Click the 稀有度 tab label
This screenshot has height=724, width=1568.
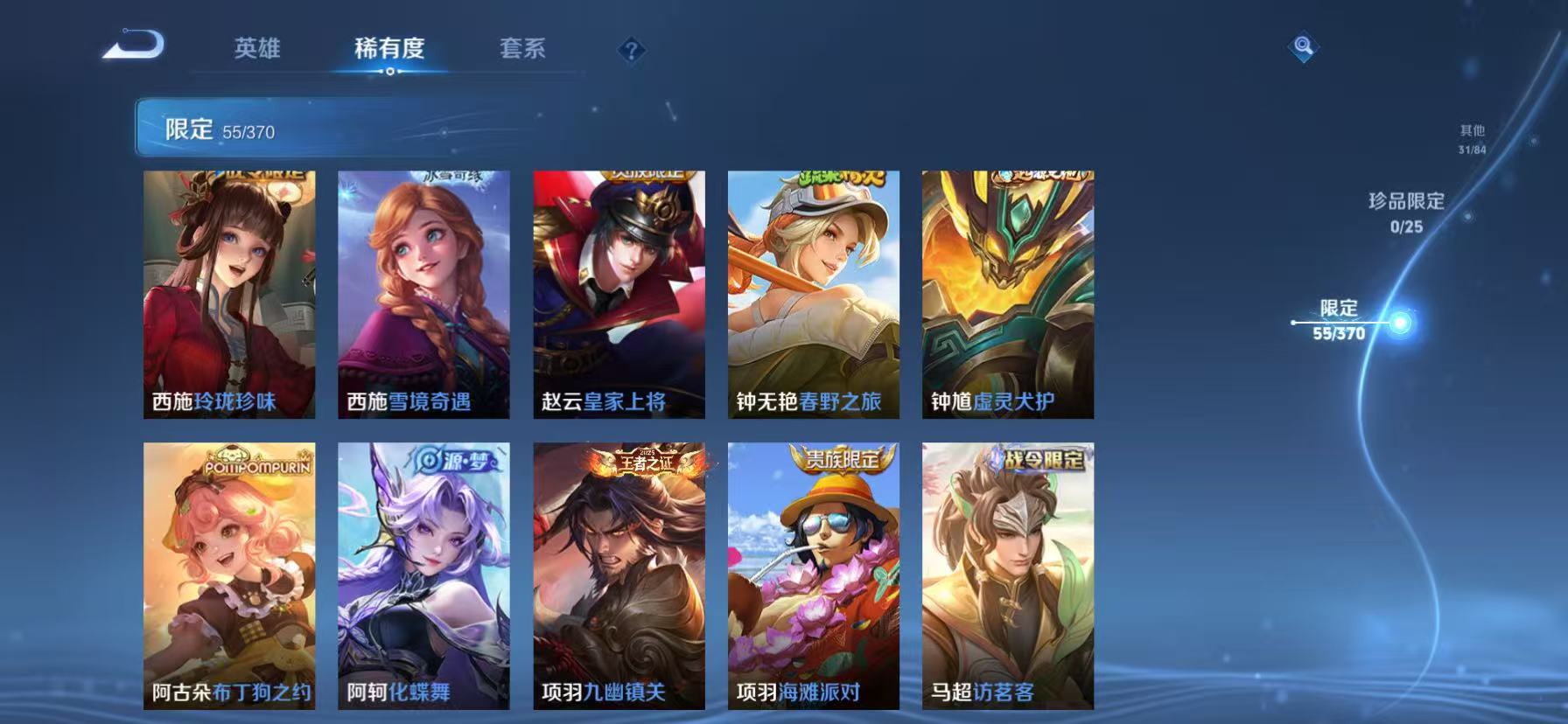tap(390, 50)
